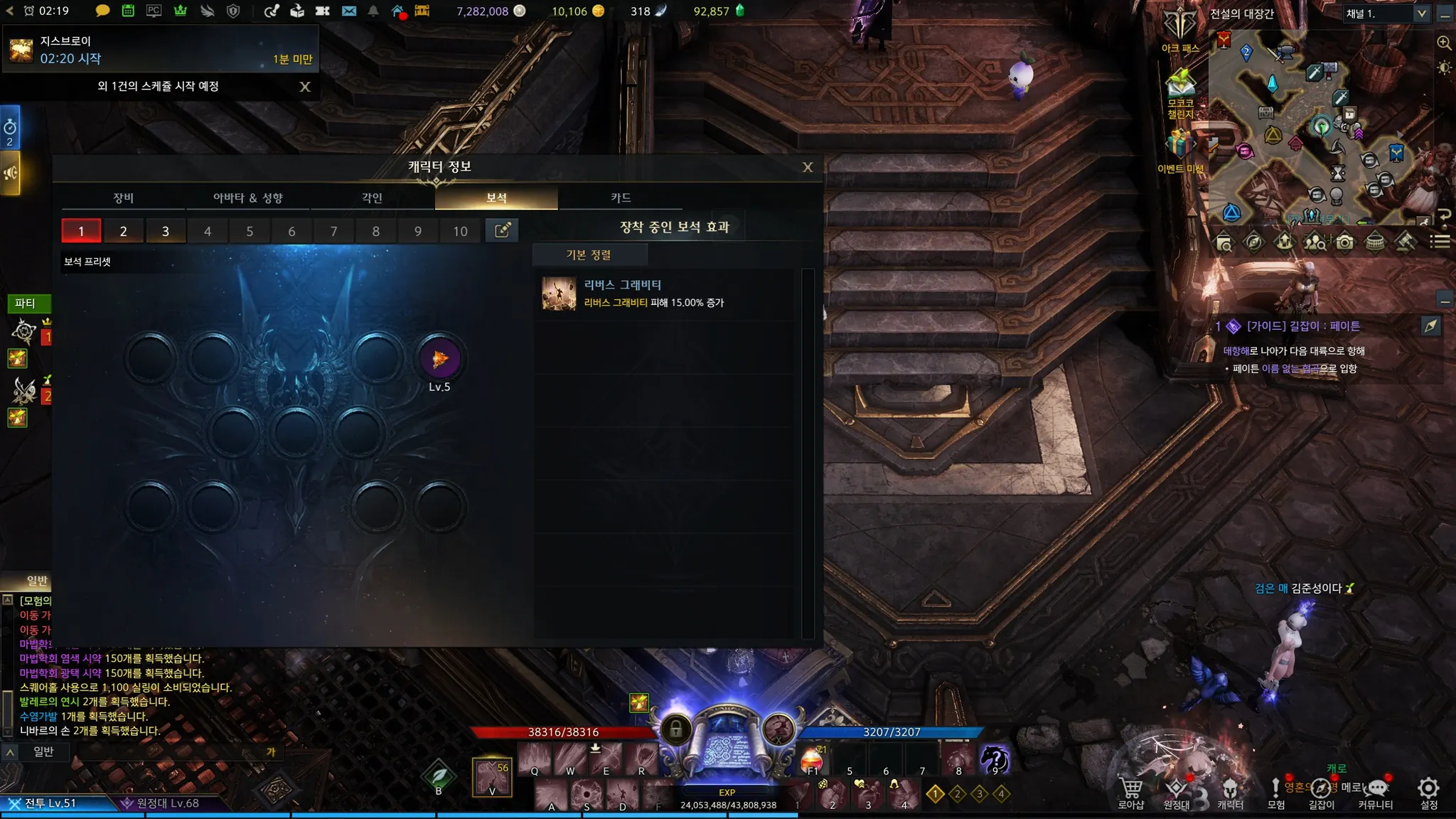
Task: Dismiss the schedule notification banner
Action: 305,87
